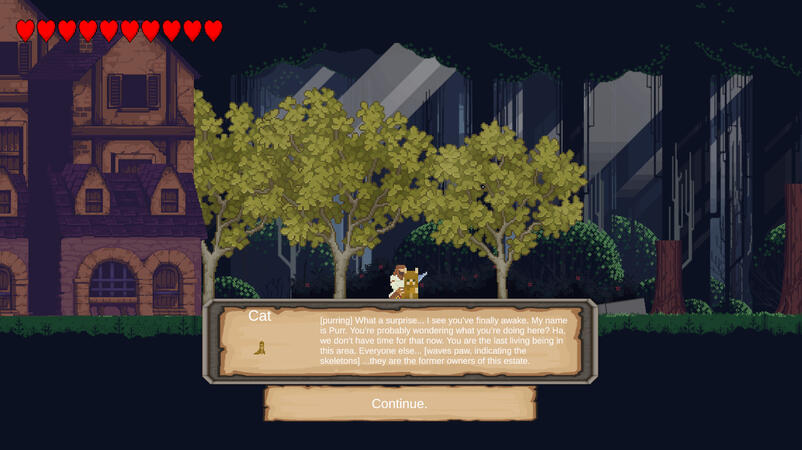Click the Continue dialogue button
The image size is (802, 450).
400,404
